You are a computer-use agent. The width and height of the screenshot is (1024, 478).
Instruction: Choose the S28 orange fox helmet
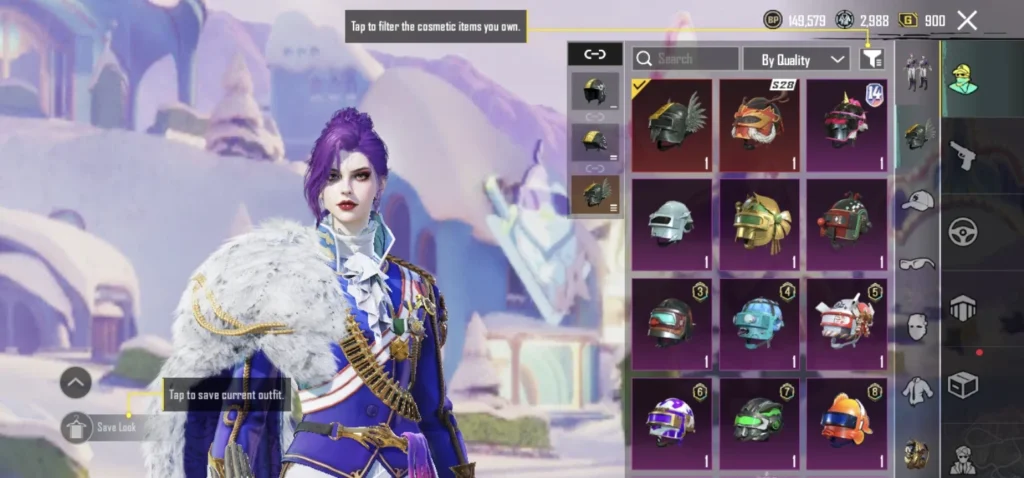coord(760,125)
